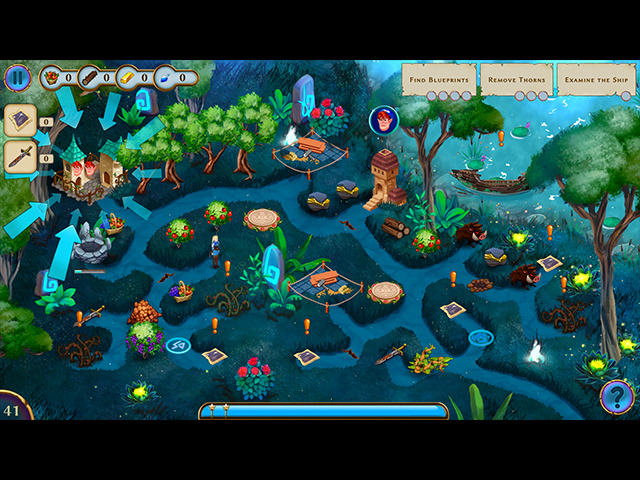Pause the game with the round button

pos(17,77)
